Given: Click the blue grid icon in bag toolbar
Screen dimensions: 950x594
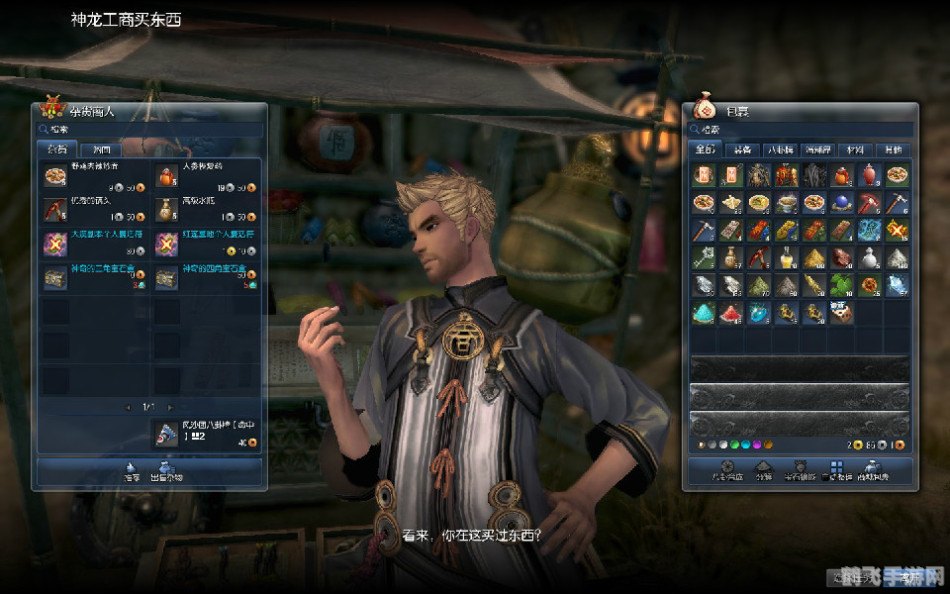Looking at the screenshot, I should [x=836, y=467].
